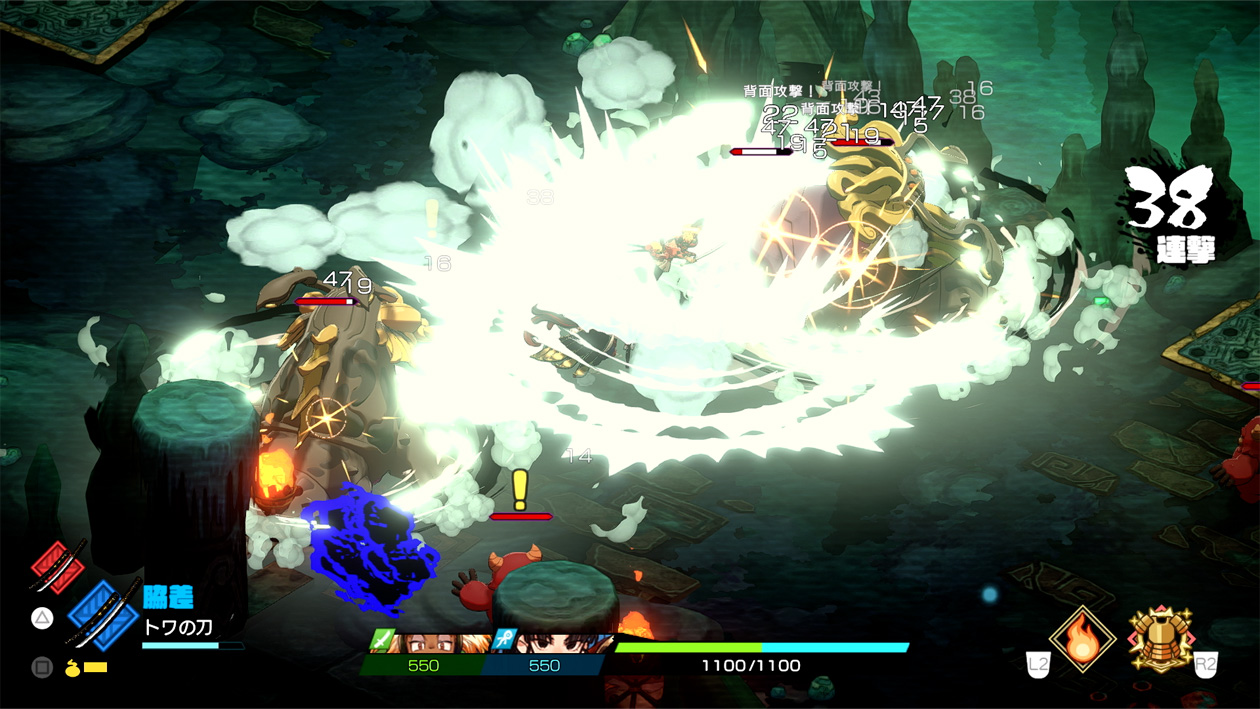The width and height of the screenshot is (1260, 709).
Task: Activate the fireball skill icon
Action: [x=1082, y=640]
